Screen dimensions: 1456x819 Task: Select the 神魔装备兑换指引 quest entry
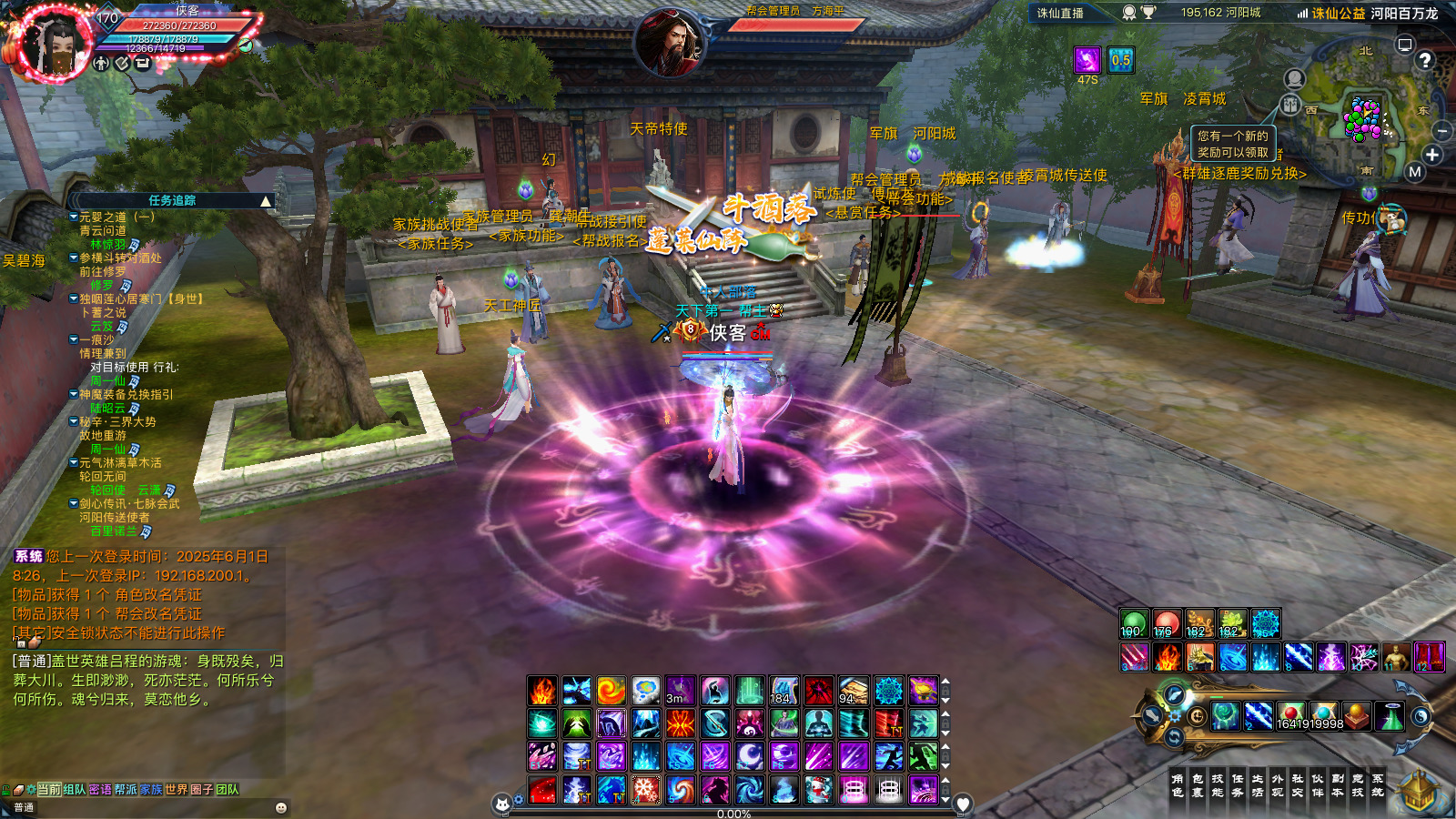(x=126, y=395)
